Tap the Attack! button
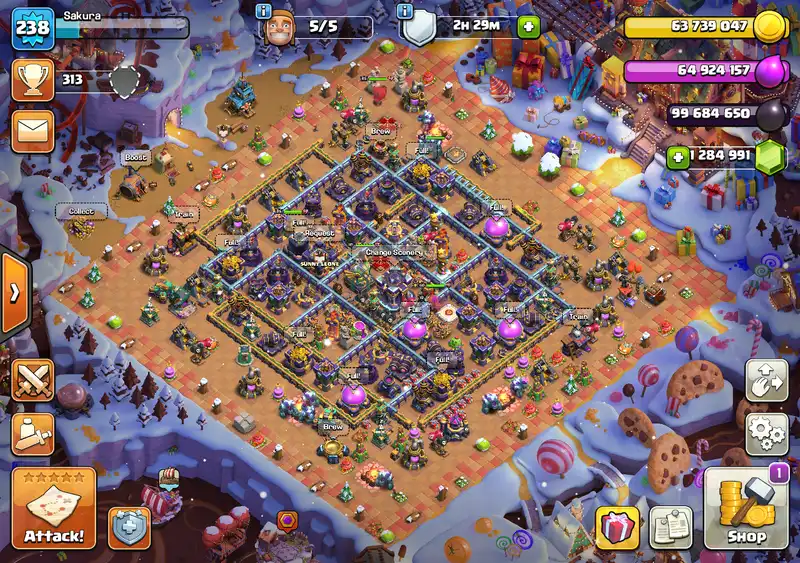The image size is (800, 563). [x=54, y=508]
